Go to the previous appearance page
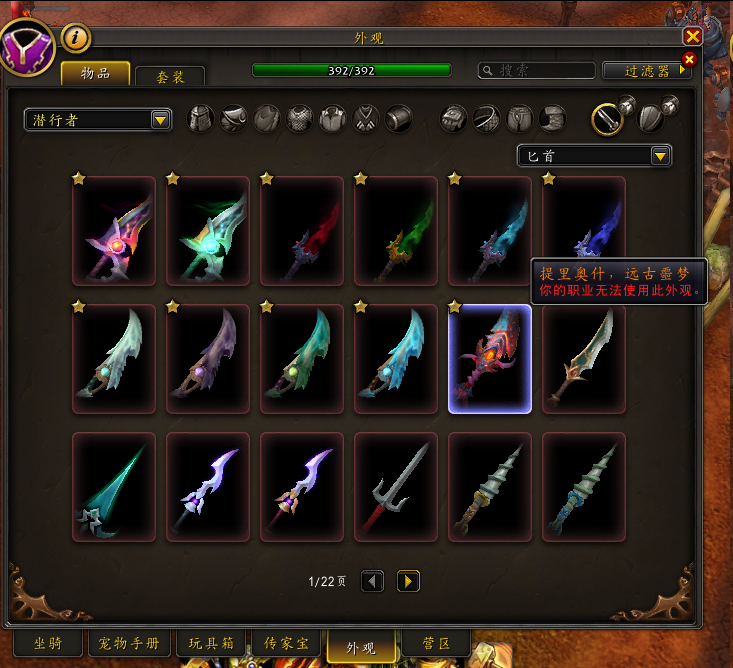 (x=372, y=581)
